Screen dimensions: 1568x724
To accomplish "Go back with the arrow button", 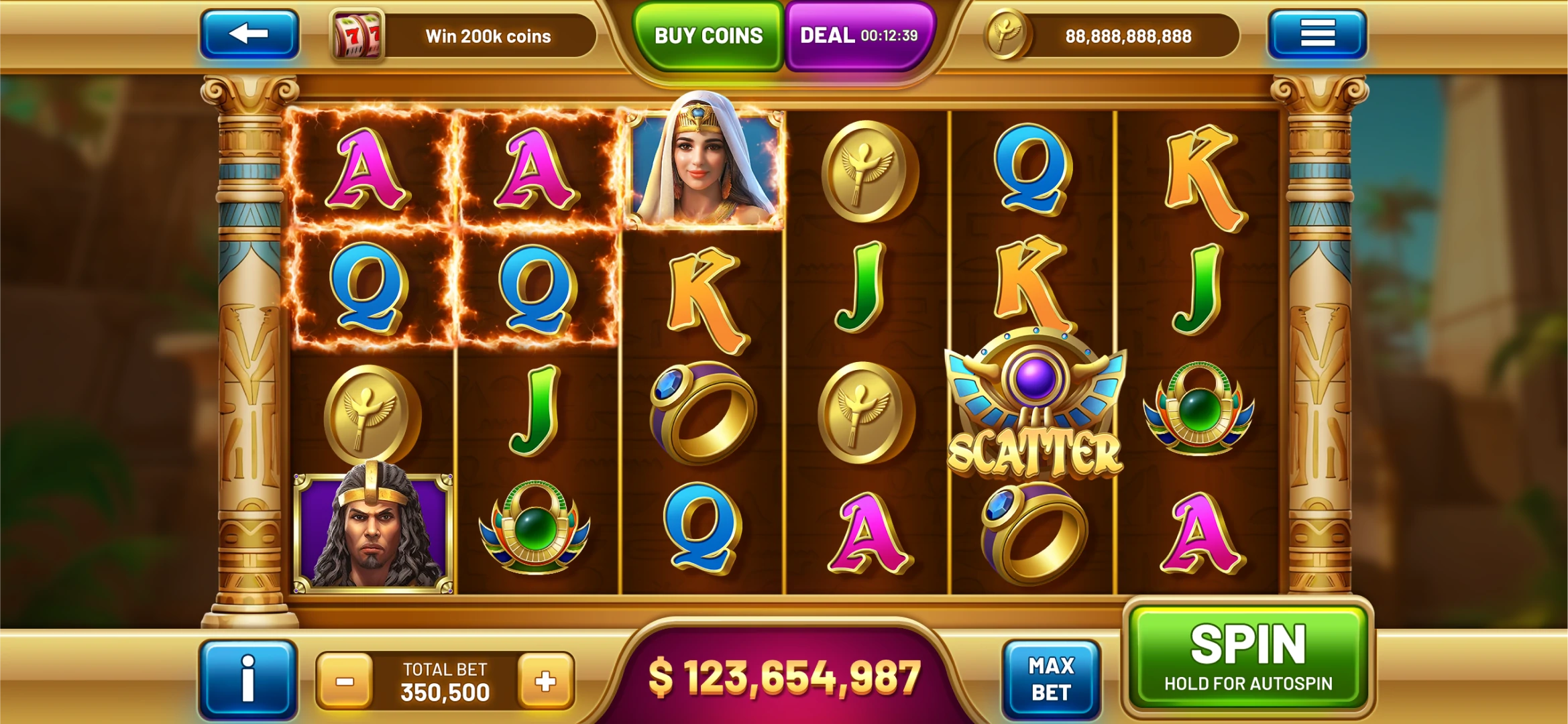I will coord(249,34).
